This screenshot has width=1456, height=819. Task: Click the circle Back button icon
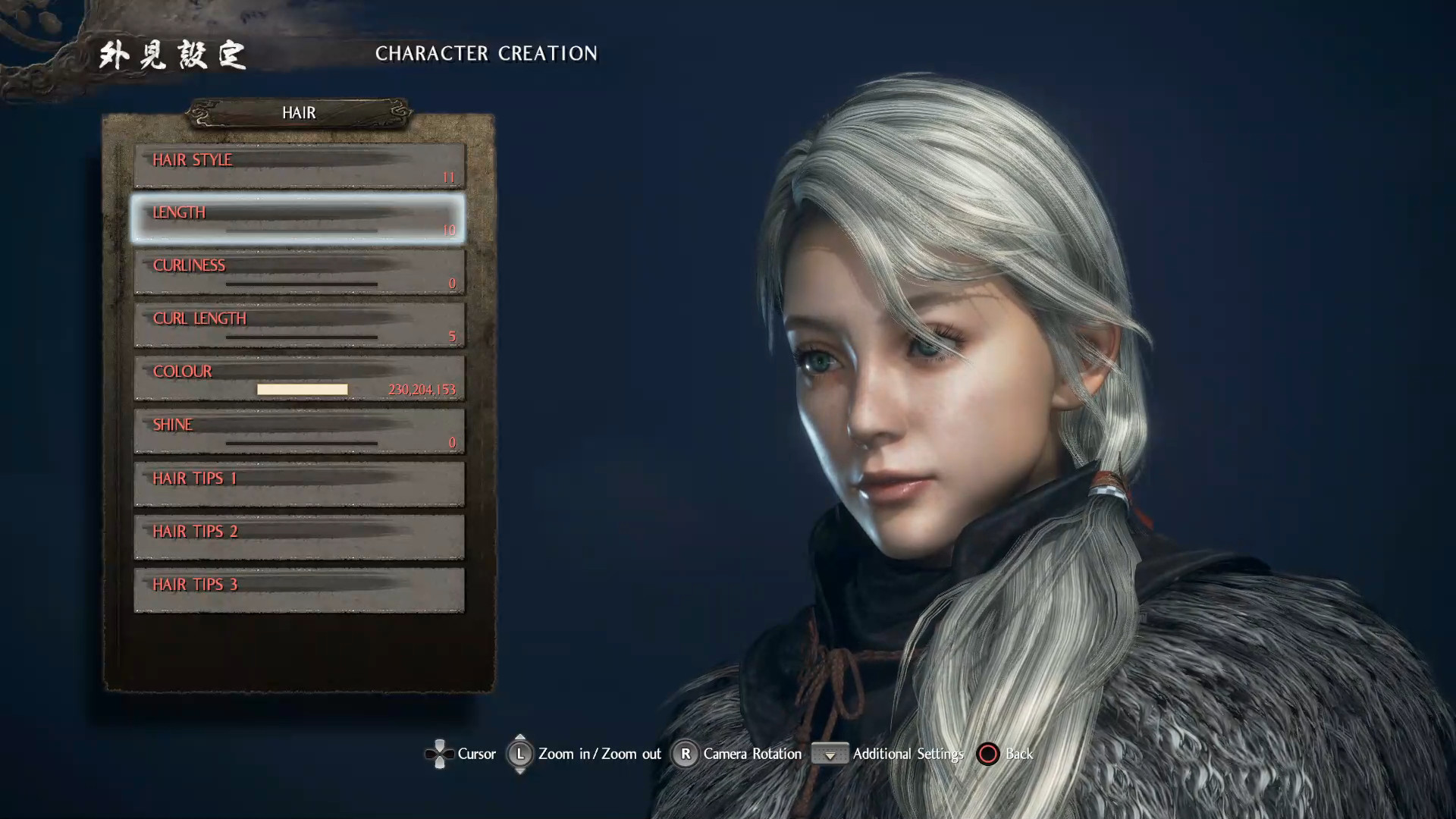pyautogui.click(x=988, y=754)
